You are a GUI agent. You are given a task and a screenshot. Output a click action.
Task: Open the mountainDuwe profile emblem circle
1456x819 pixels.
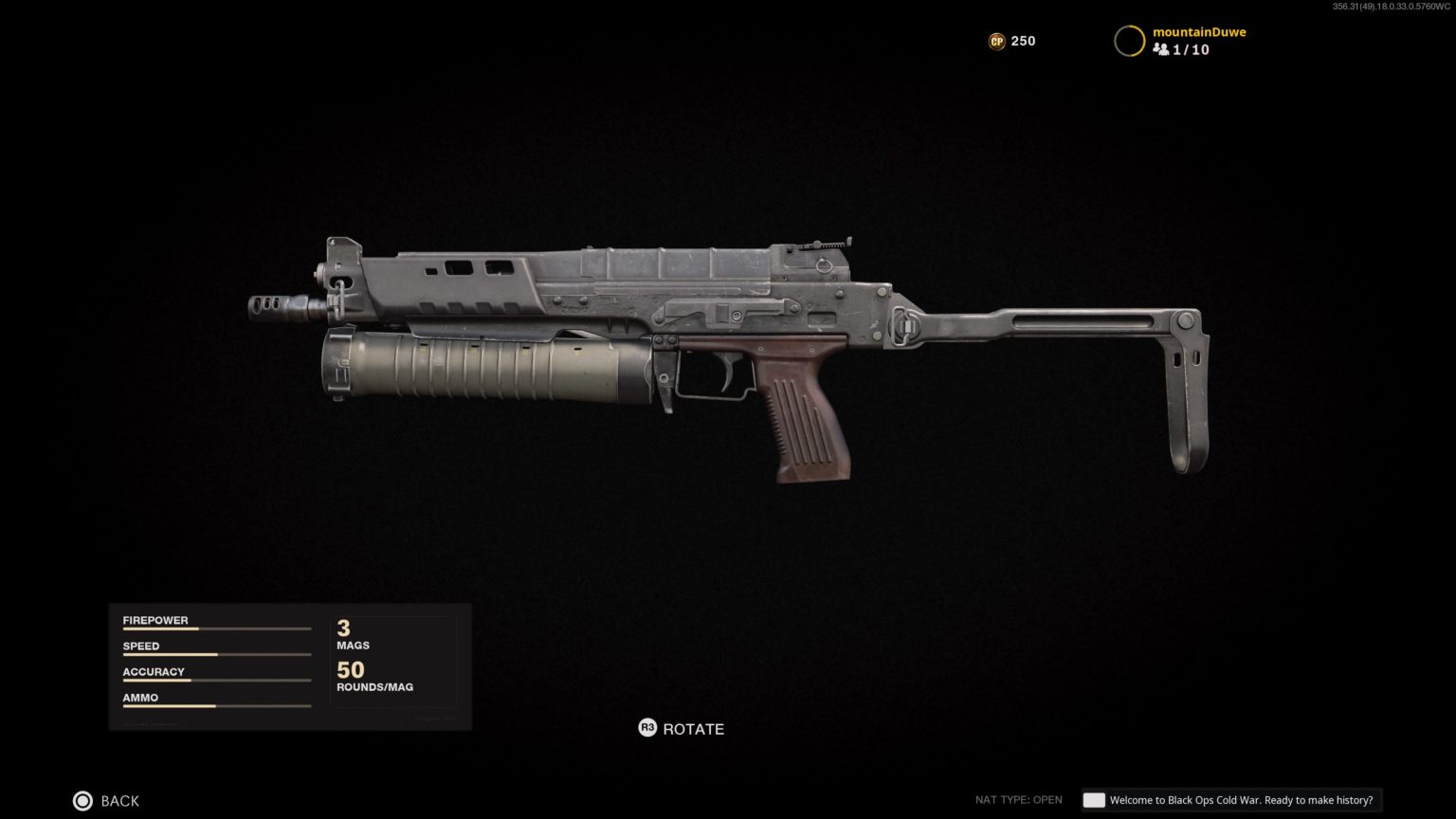1130,41
